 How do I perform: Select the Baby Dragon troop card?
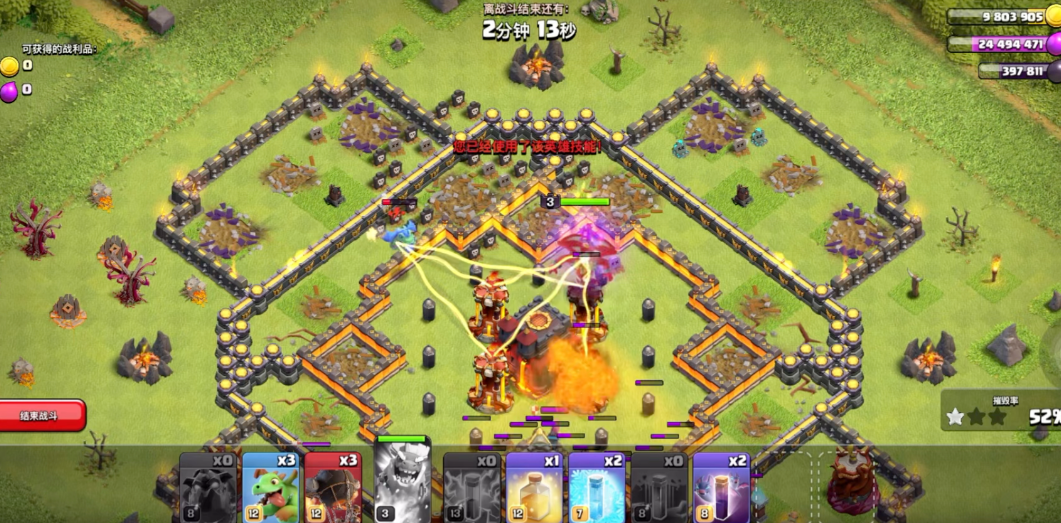tap(270, 487)
